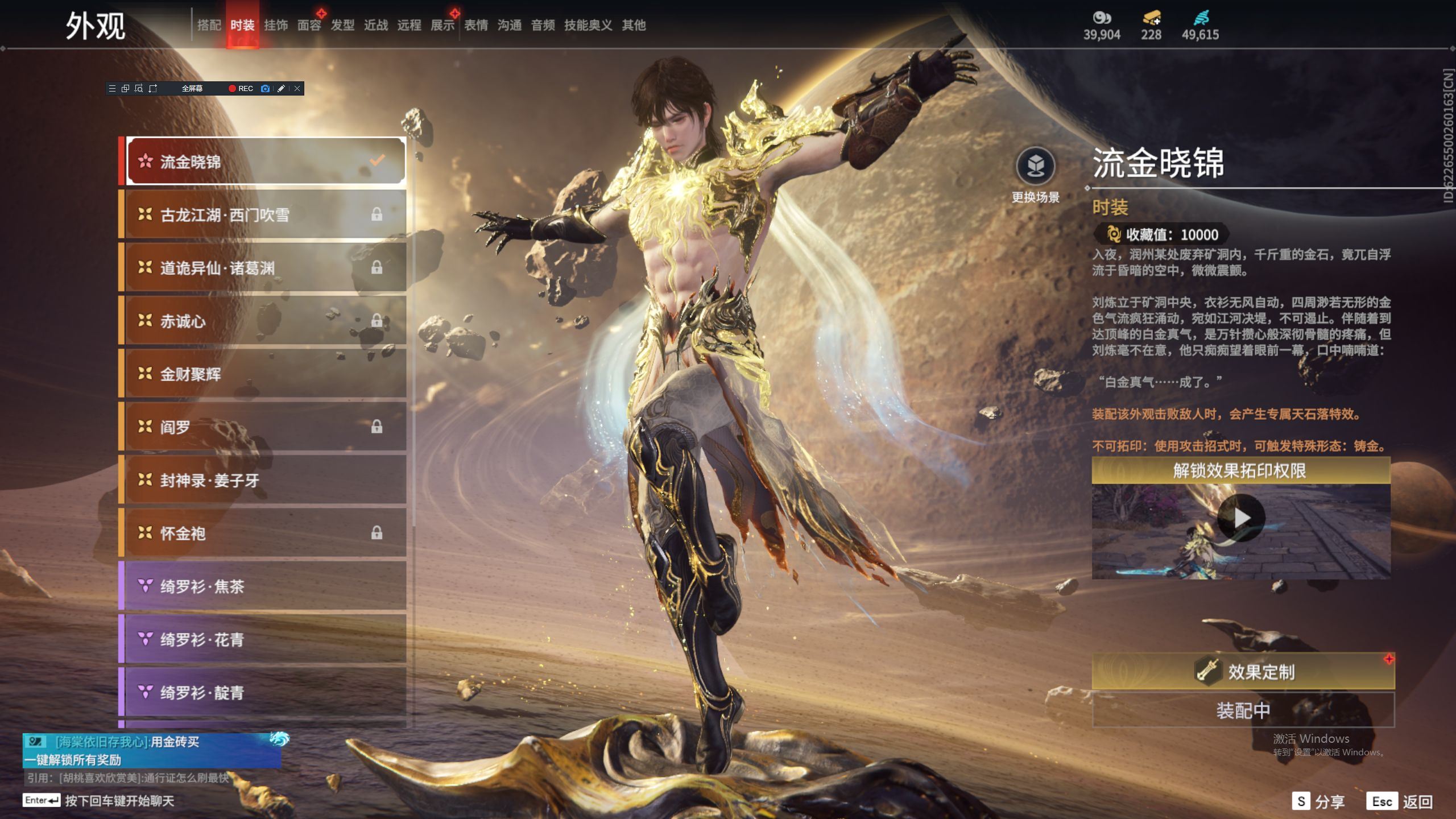Click the 更换场景 scene change icon
1456x819 pixels.
[x=1035, y=167]
